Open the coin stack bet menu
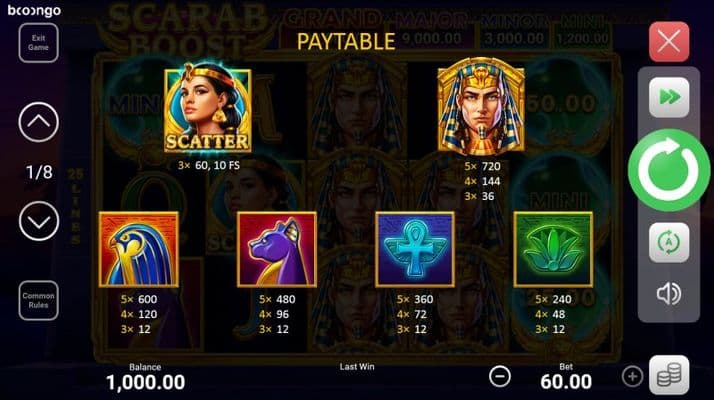The width and height of the screenshot is (714, 400). [x=669, y=375]
